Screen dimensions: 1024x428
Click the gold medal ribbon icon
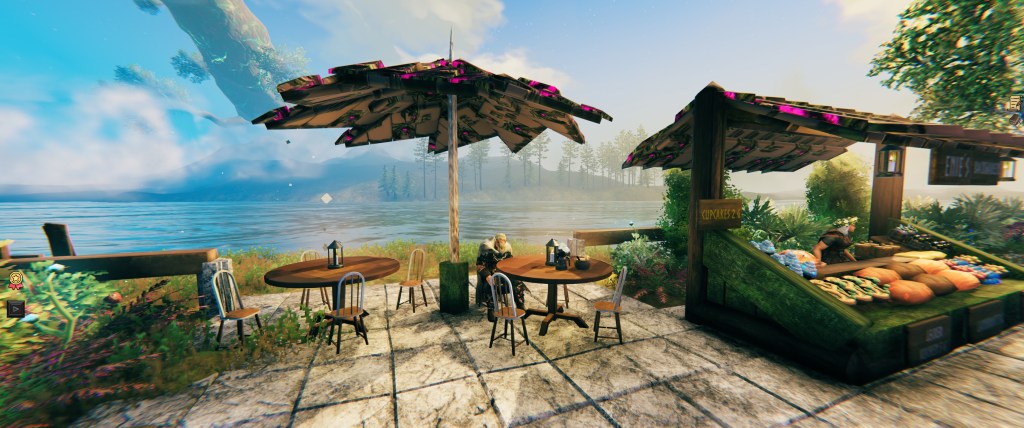(16, 281)
